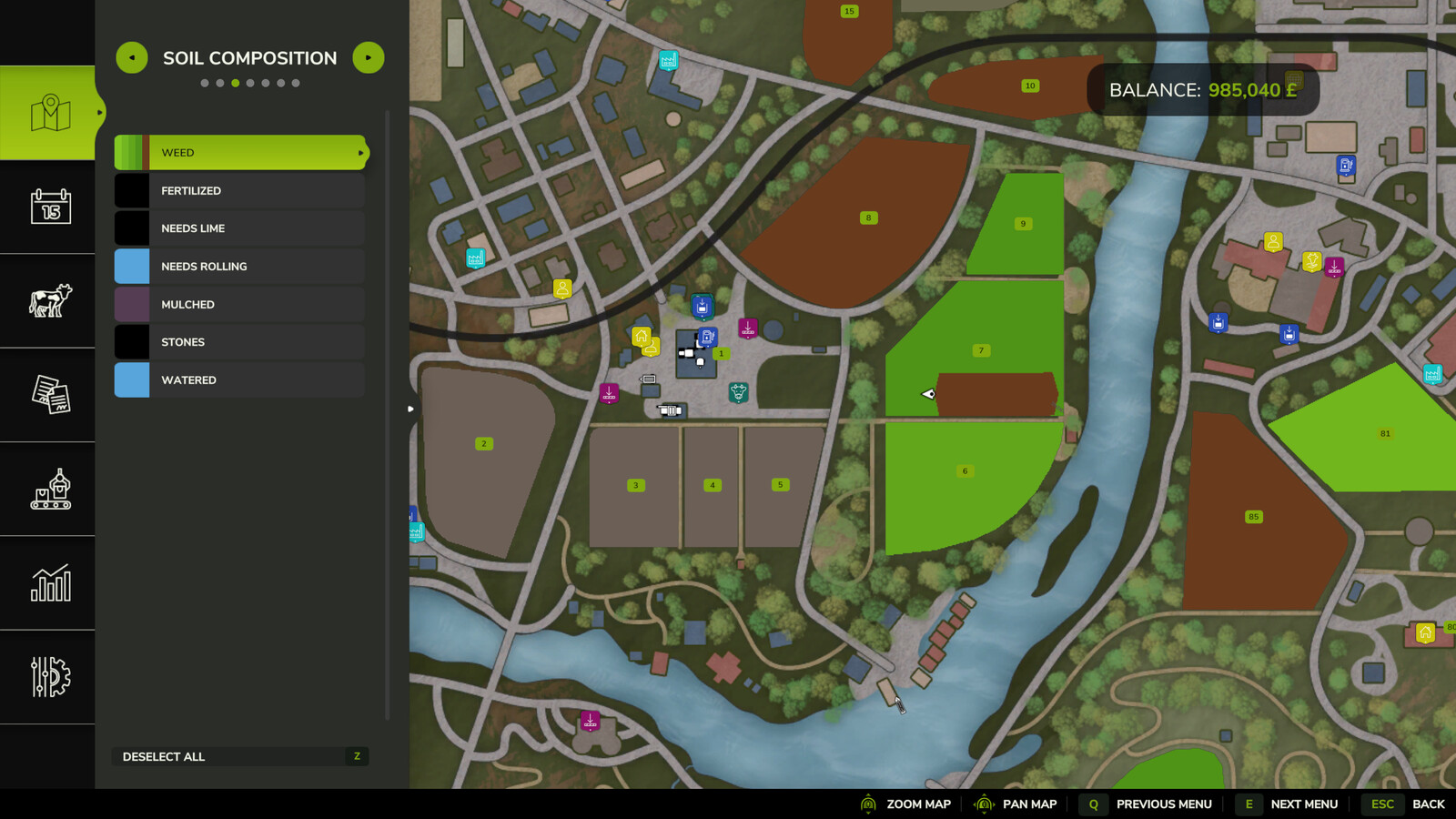
Task: Toggle the Weed soil filter
Action: pos(240,153)
